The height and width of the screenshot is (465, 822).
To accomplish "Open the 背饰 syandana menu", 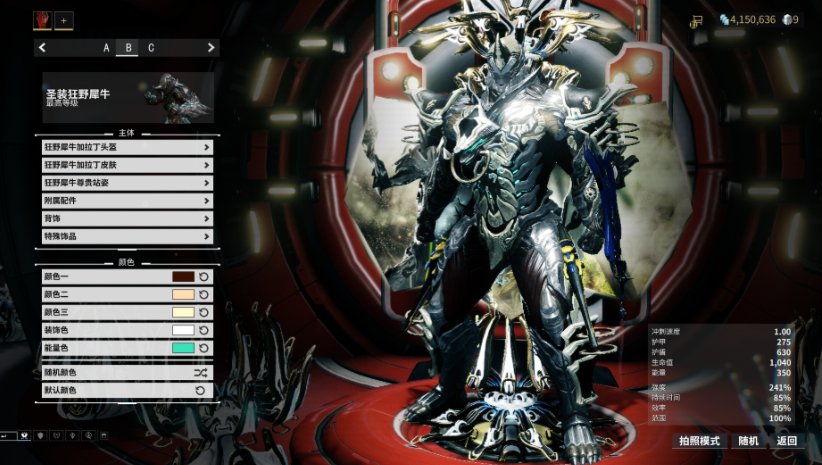I will point(126,219).
